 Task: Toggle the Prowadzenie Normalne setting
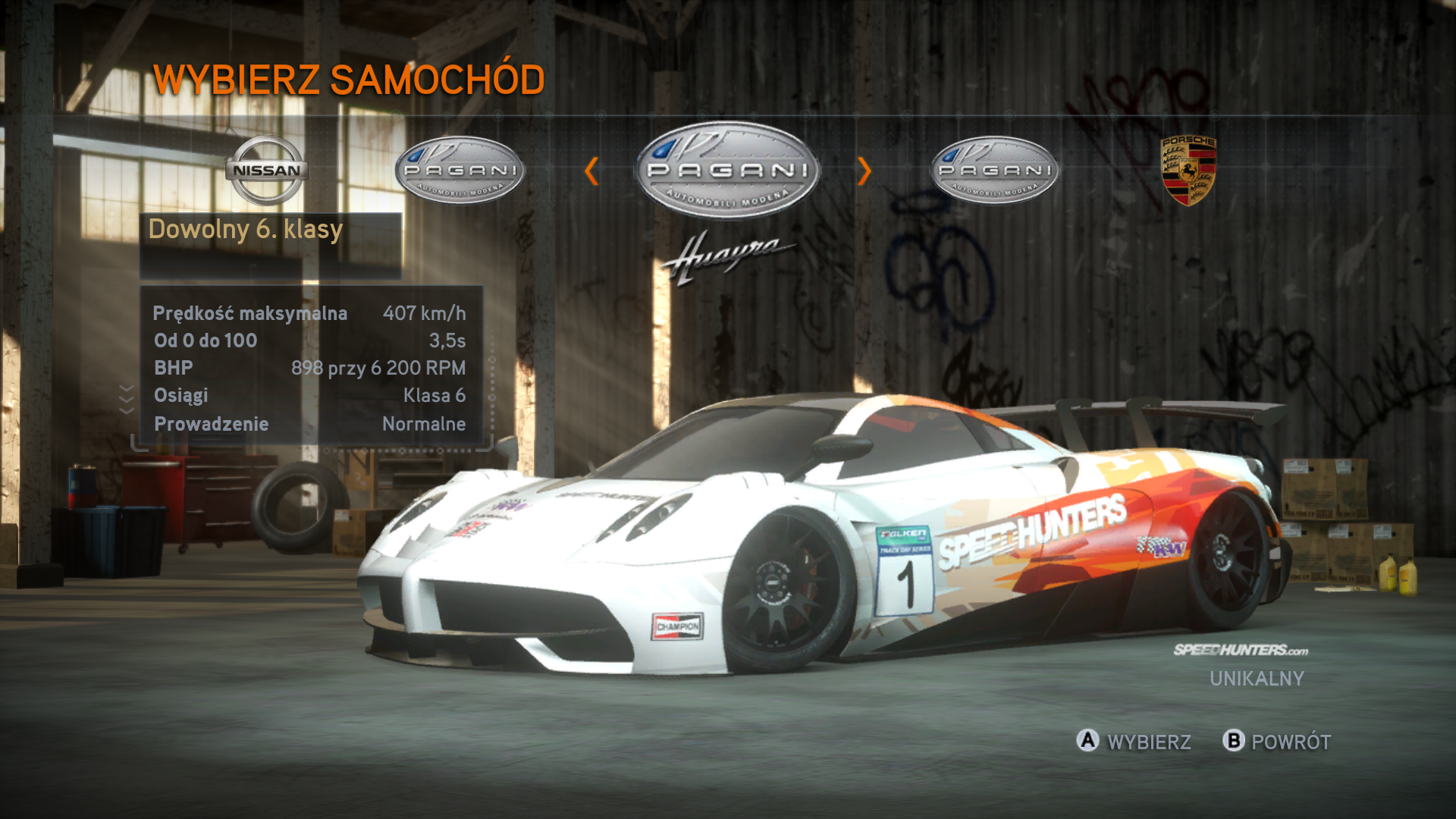pyautogui.click(x=309, y=424)
